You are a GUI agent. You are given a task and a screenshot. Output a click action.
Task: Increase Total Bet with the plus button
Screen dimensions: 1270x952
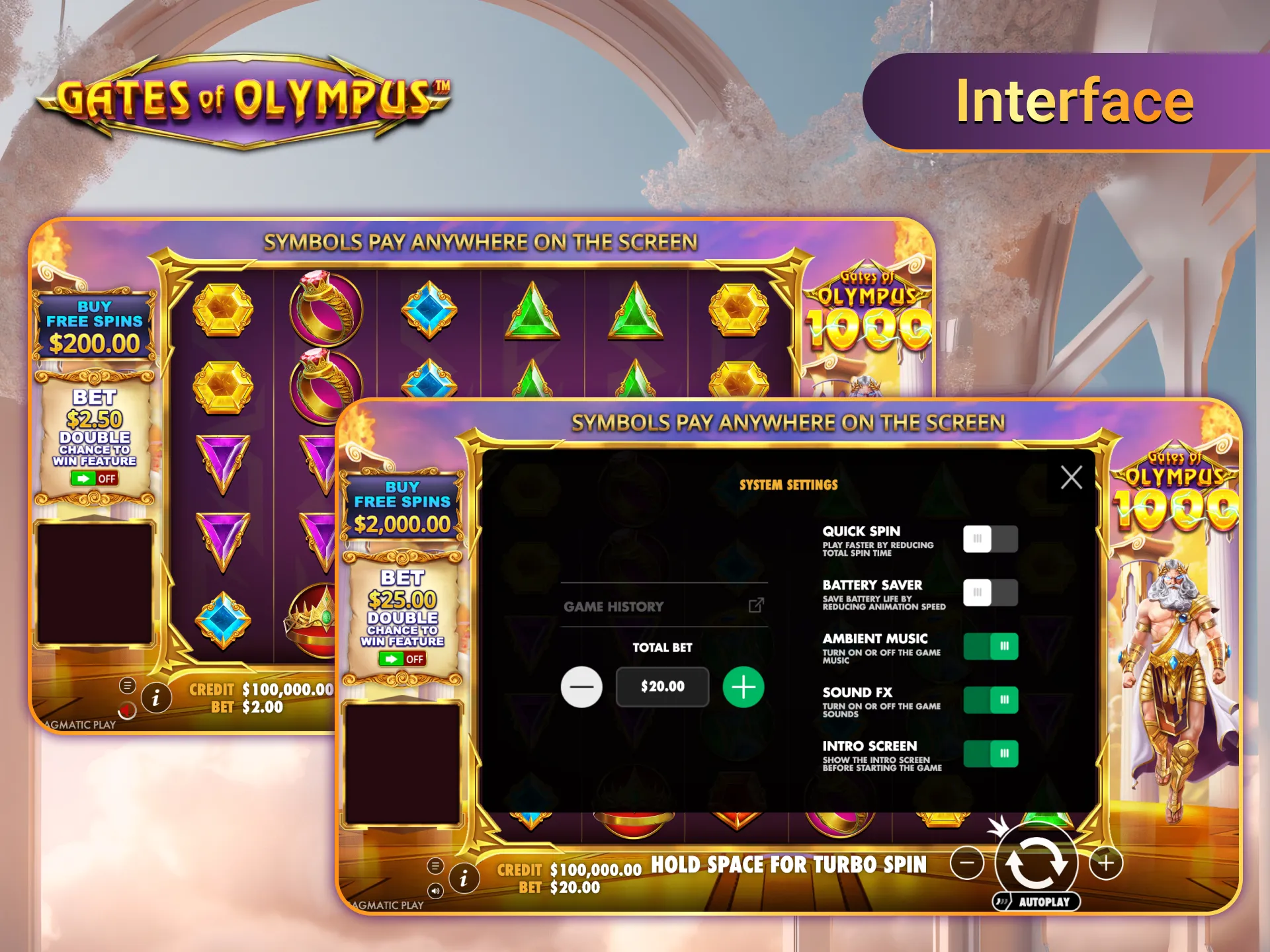pos(742,686)
